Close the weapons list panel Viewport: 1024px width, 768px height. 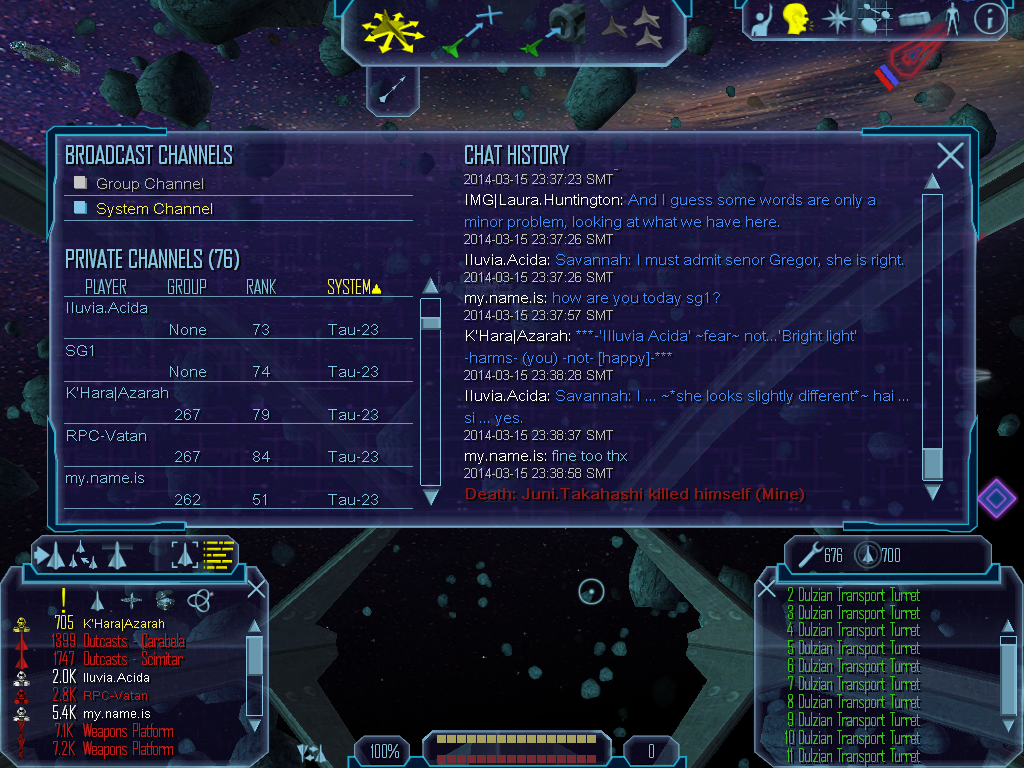tap(767, 589)
